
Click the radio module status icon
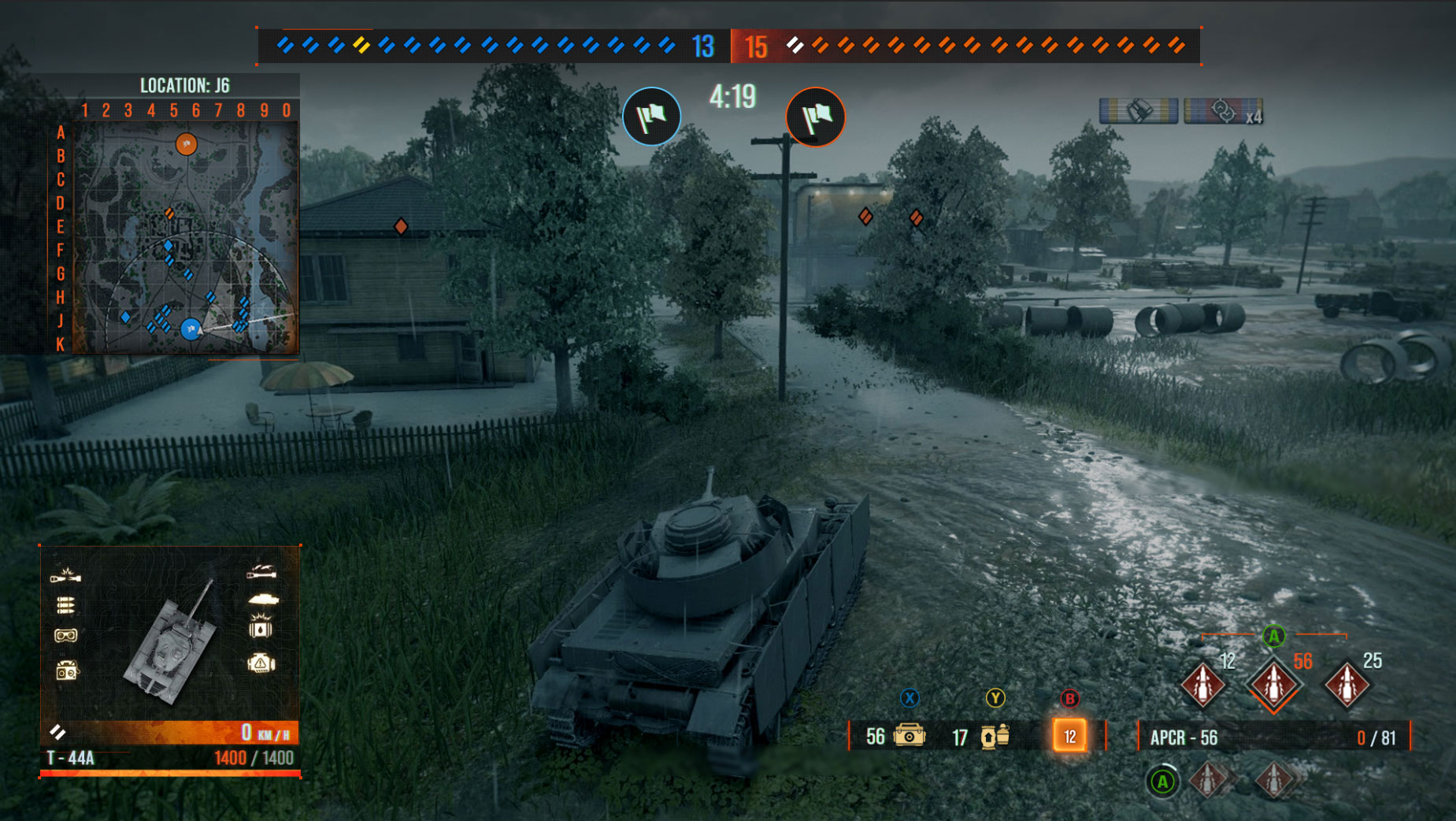66,671
